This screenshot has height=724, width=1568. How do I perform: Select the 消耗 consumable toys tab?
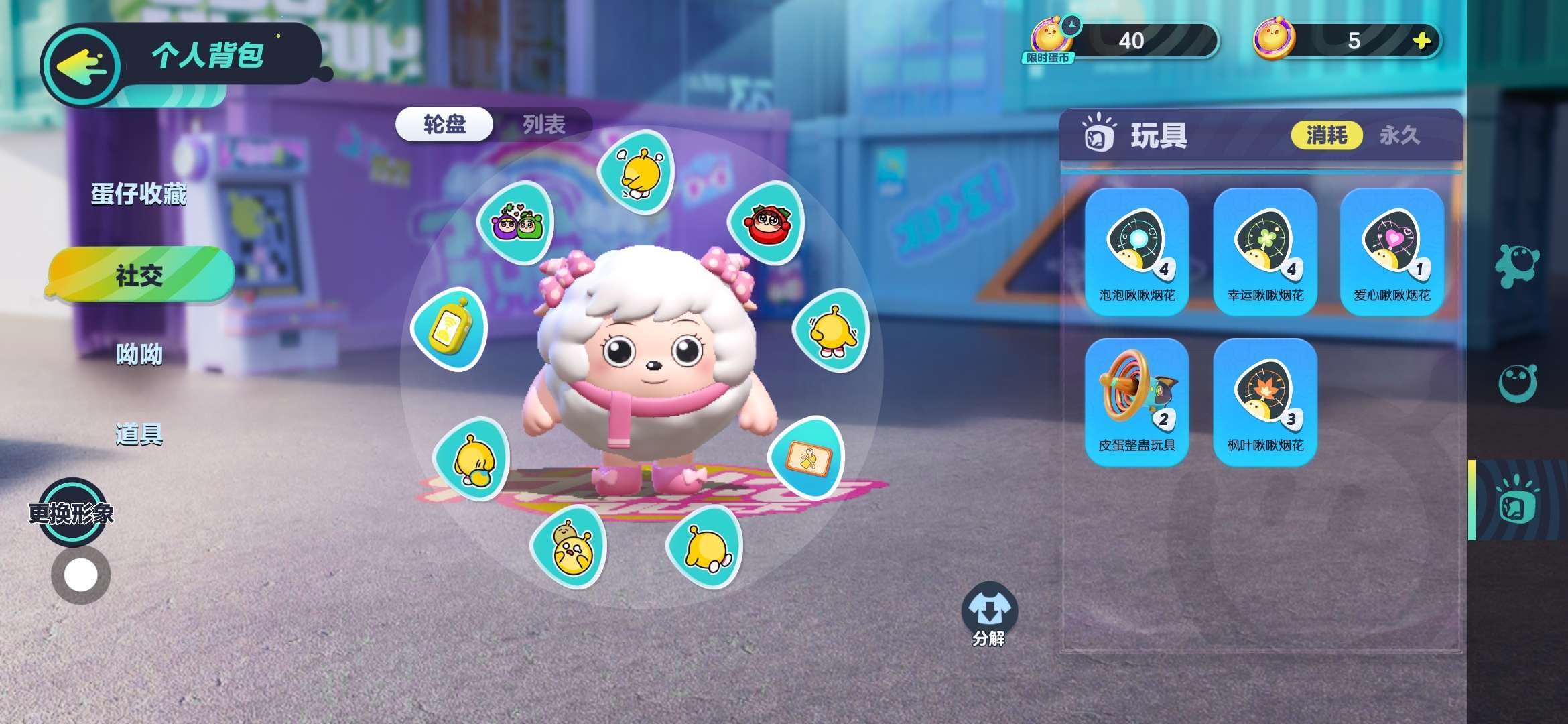(x=1326, y=135)
